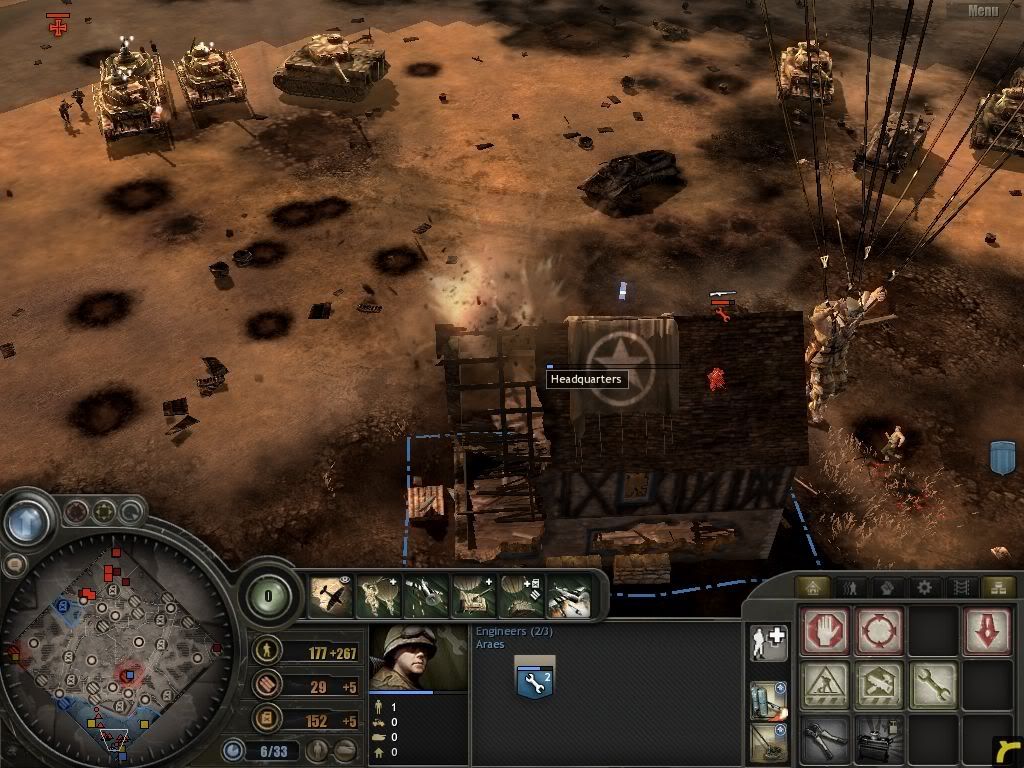
Task: Switch to the headquarters house tab
Action: [x=814, y=587]
